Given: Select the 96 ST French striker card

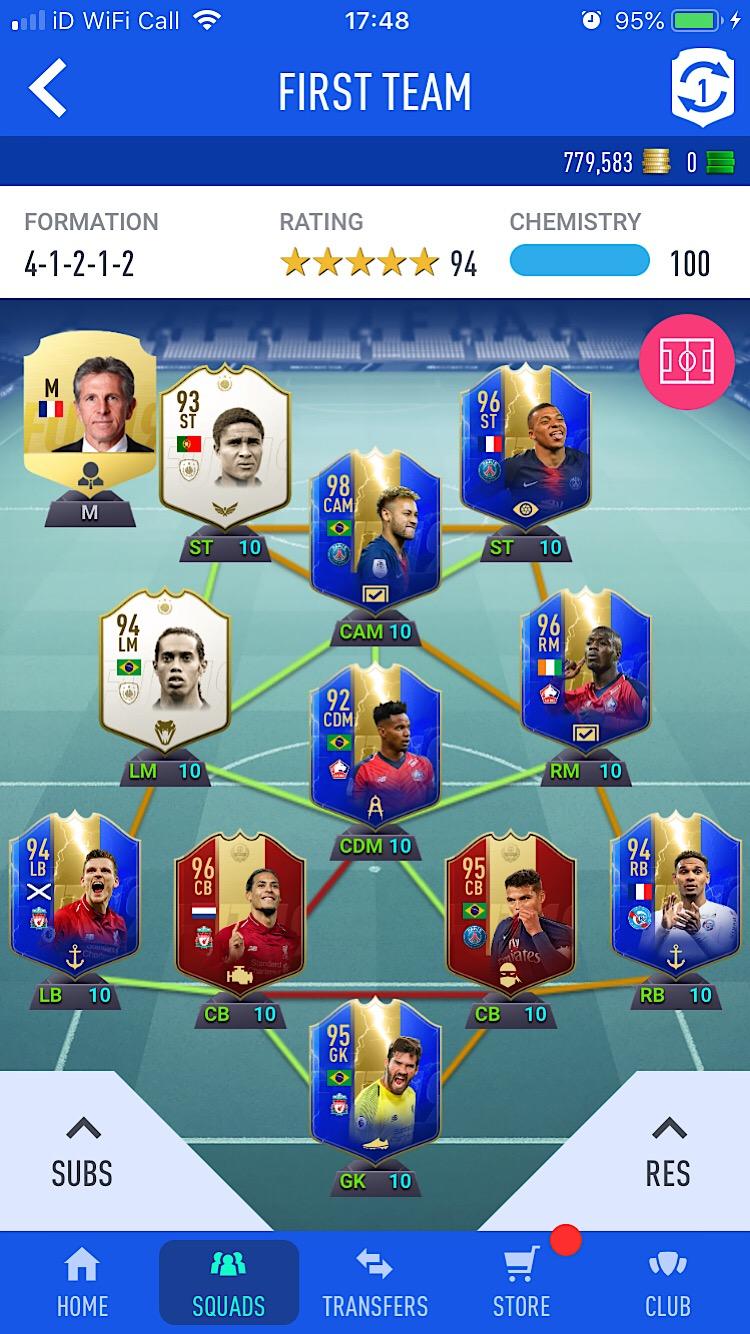Looking at the screenshot, I should (x=526, y=445).
